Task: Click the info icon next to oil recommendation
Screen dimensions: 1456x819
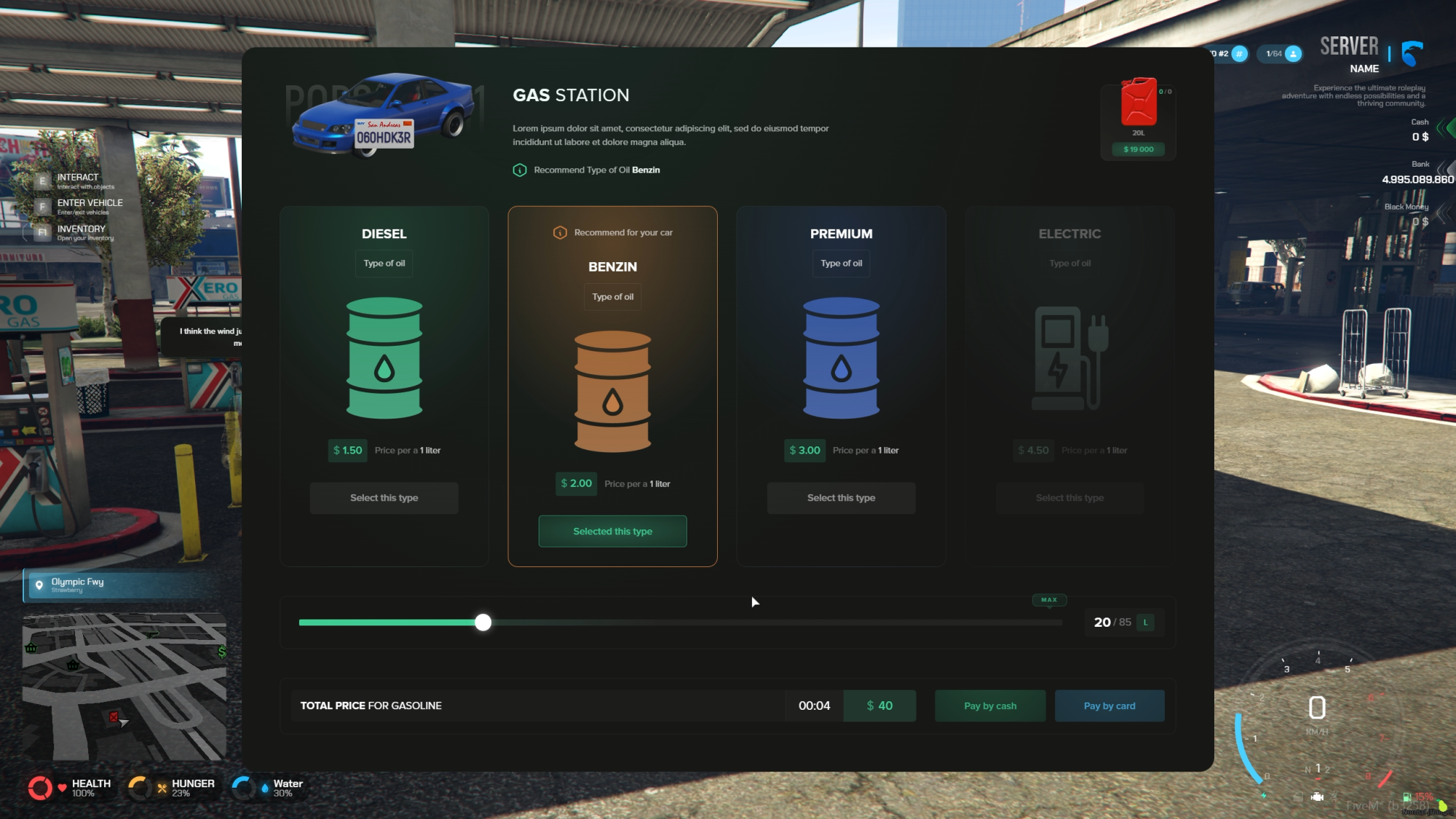Action: [518, 170]
